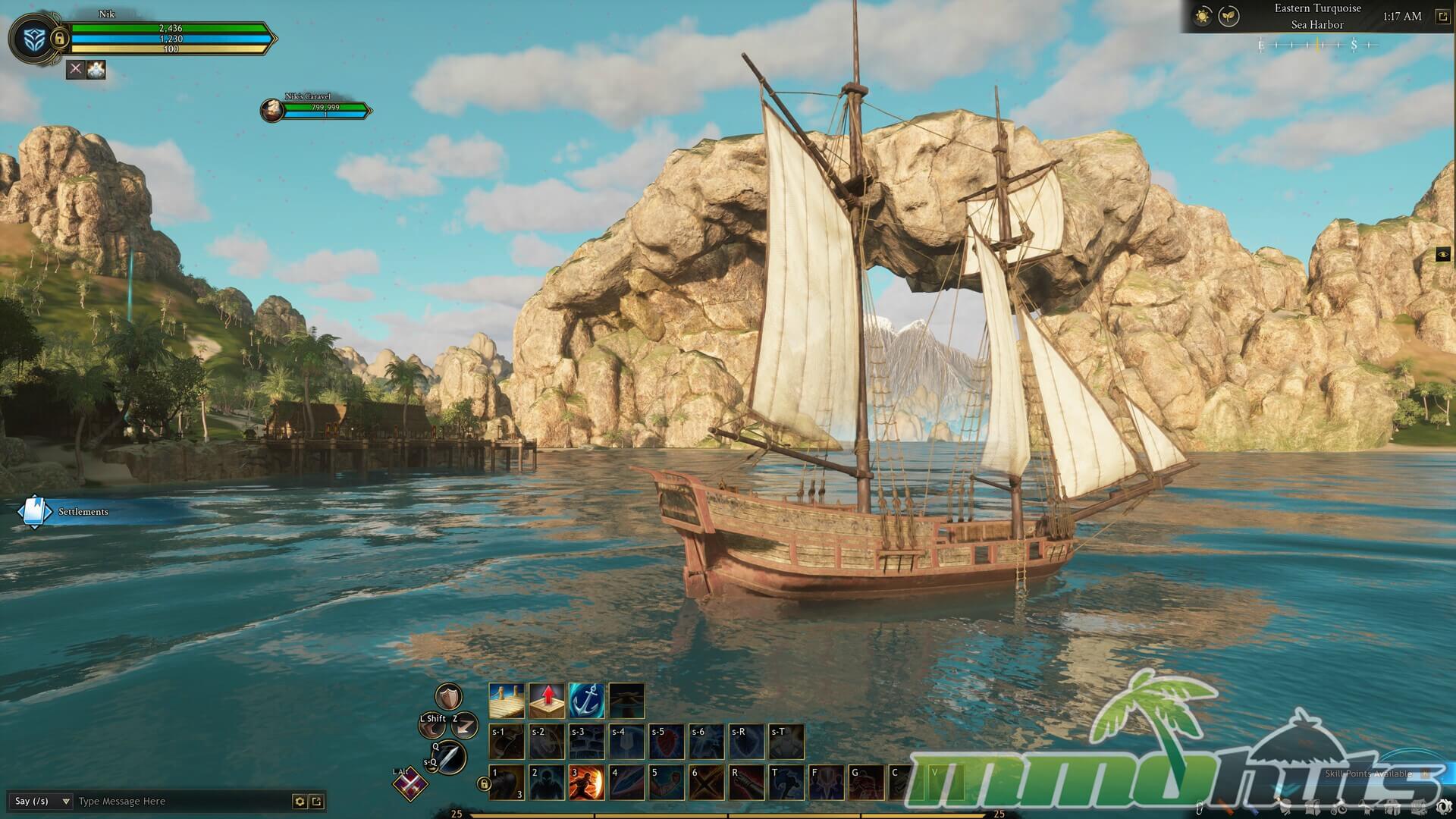This screenshot has height=819, width=1456.
Task: Select Nik's Caravel ship portrait
Action: (271, 111)
